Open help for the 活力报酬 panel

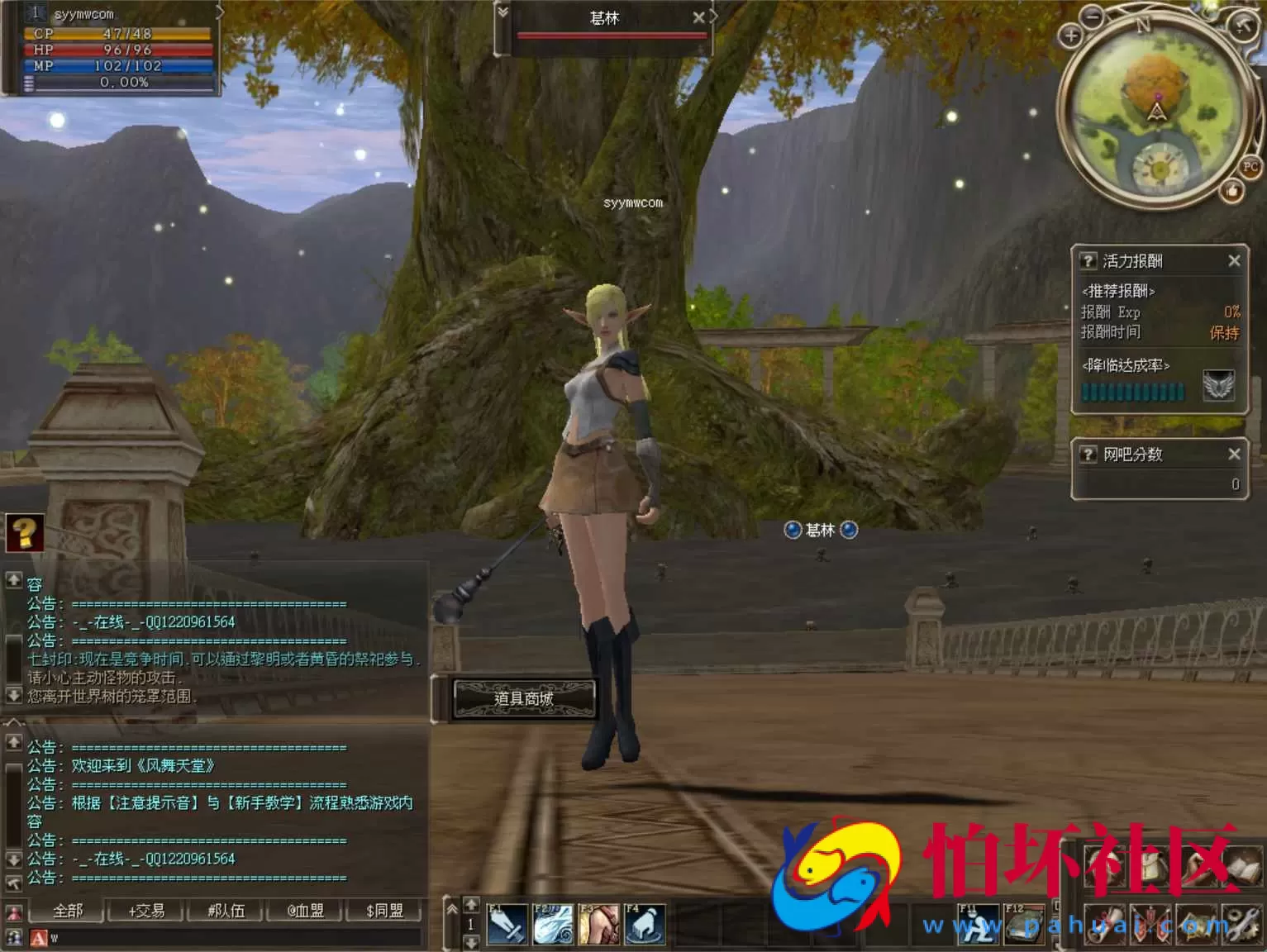pyautogui.click(x=1088, y=261)
